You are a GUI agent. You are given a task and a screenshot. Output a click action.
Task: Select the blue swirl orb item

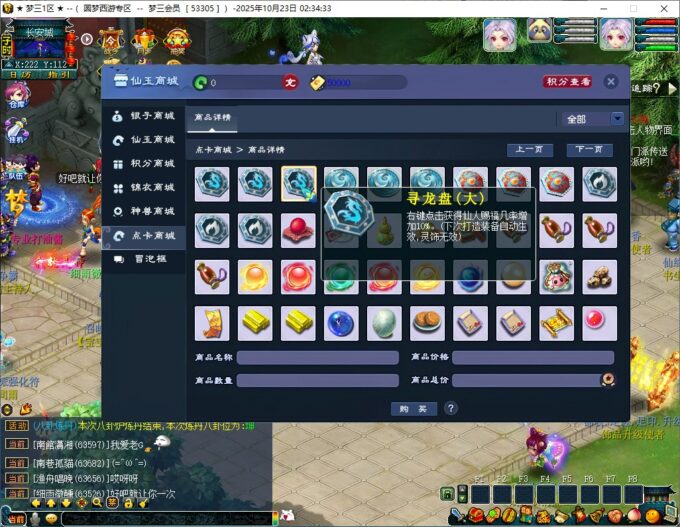point(341,322)
